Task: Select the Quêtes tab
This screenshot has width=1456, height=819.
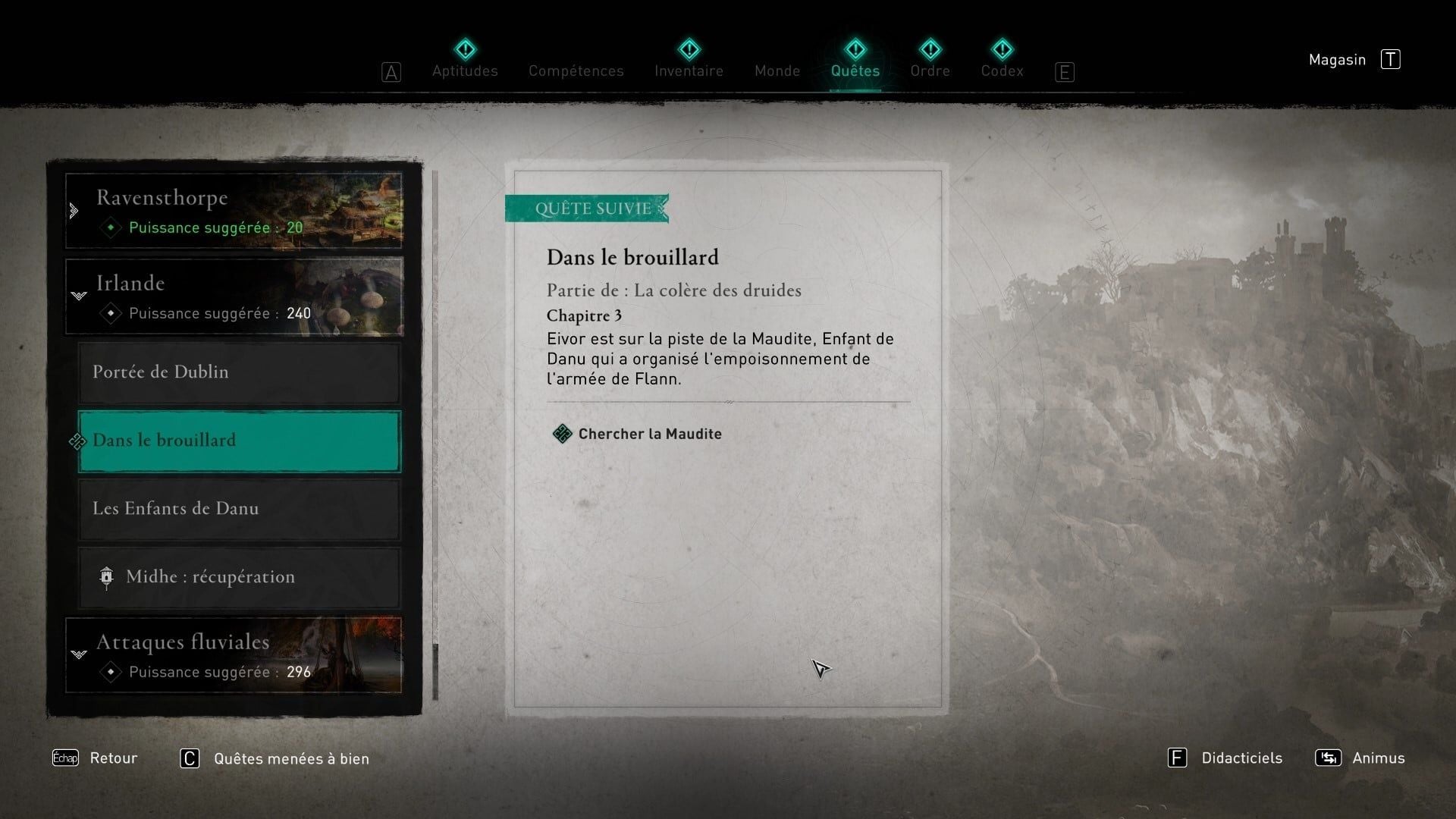Action: point(855,71)
